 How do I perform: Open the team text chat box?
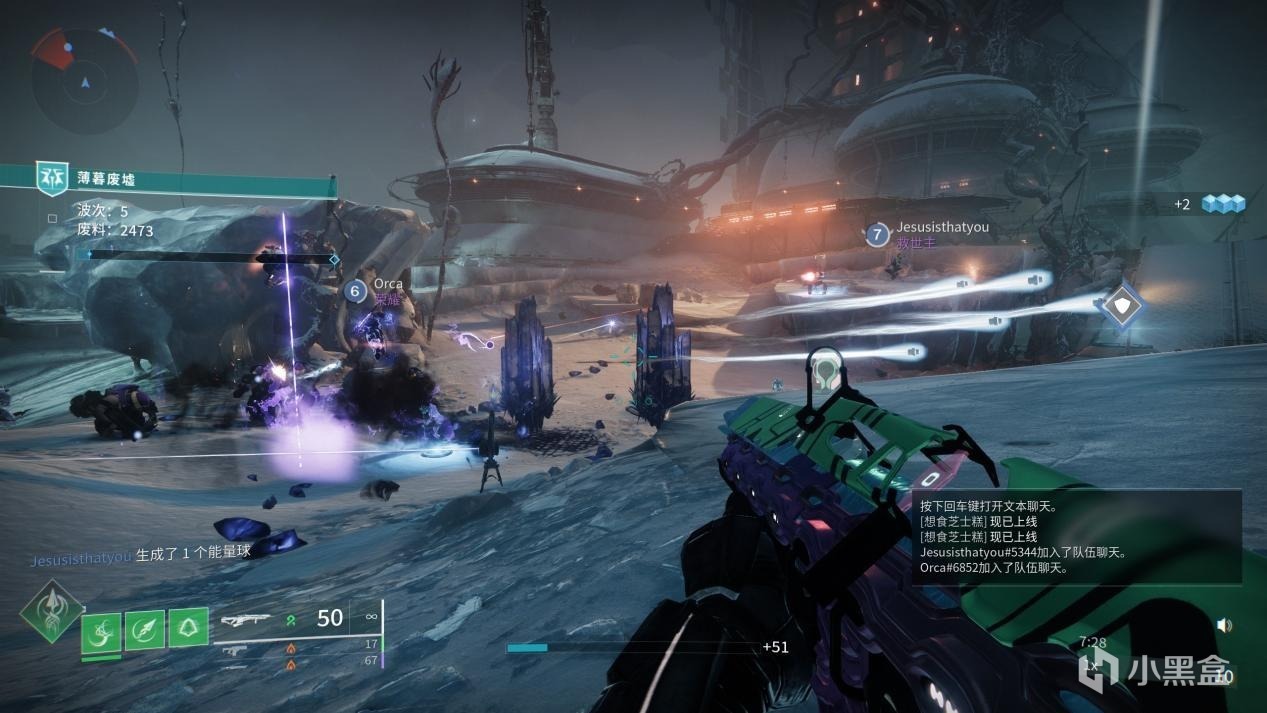[x=1076, y=537]
